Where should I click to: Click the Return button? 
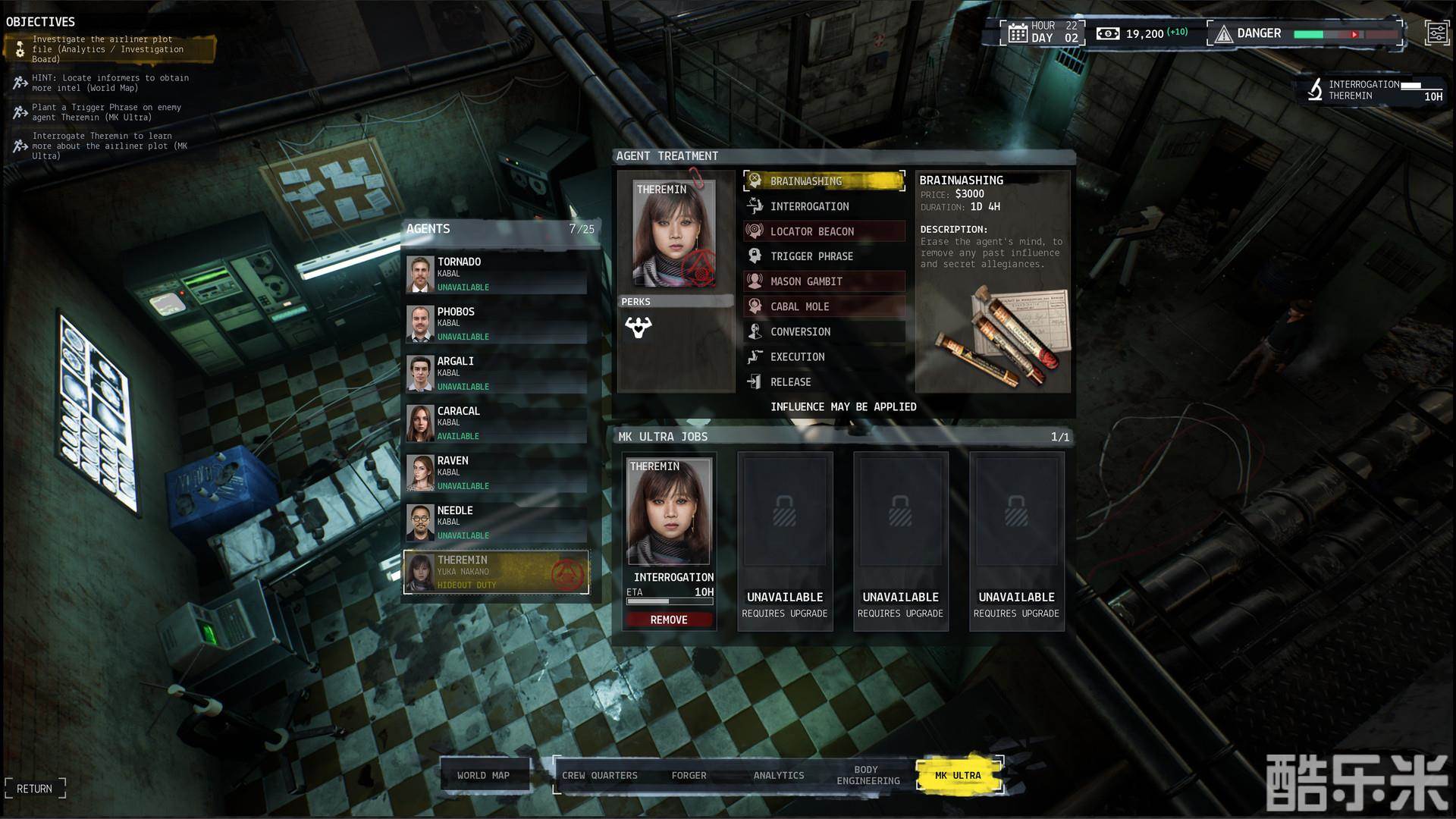coord(35,789)
